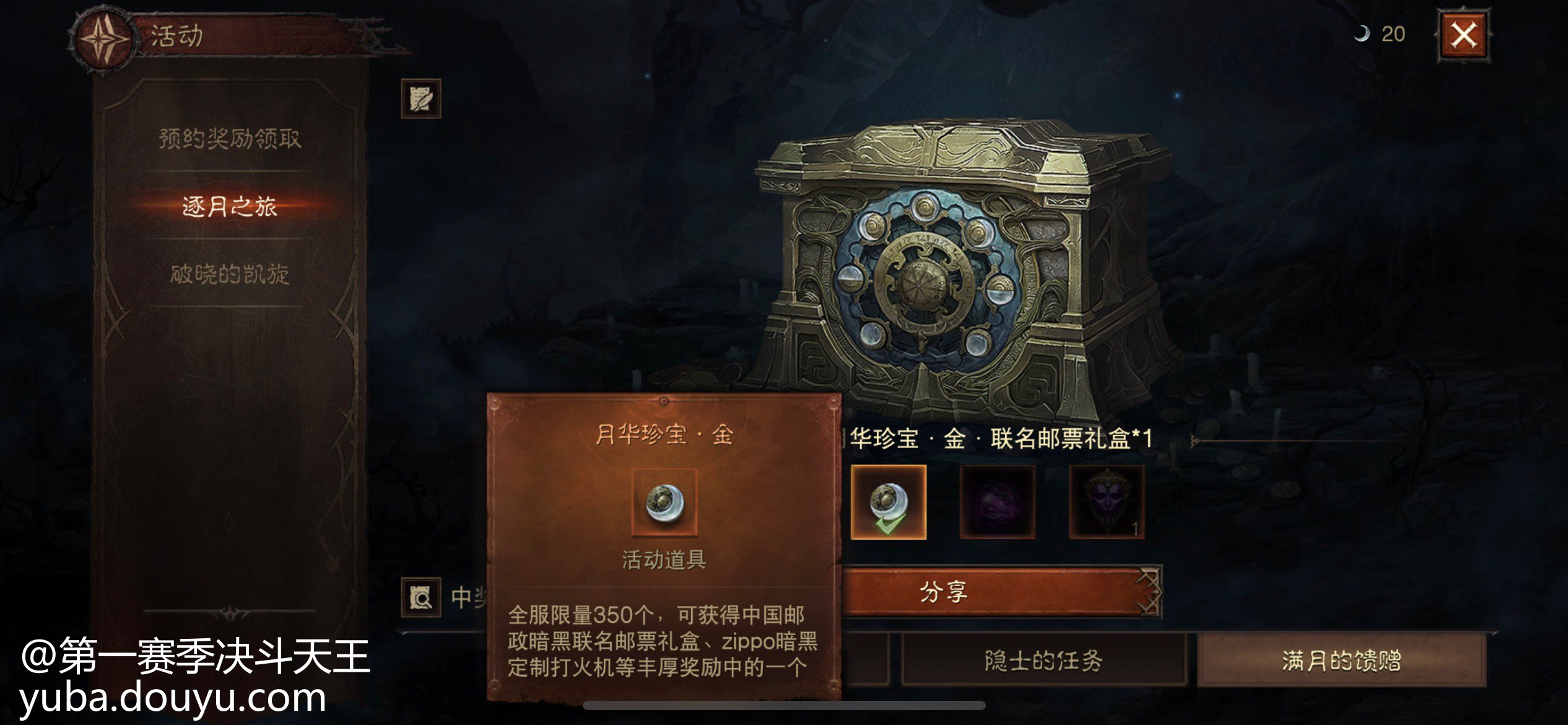Open the scroll rules icon
The width and height of the screenshot is (1568, 725).
(x=421, y=99)
